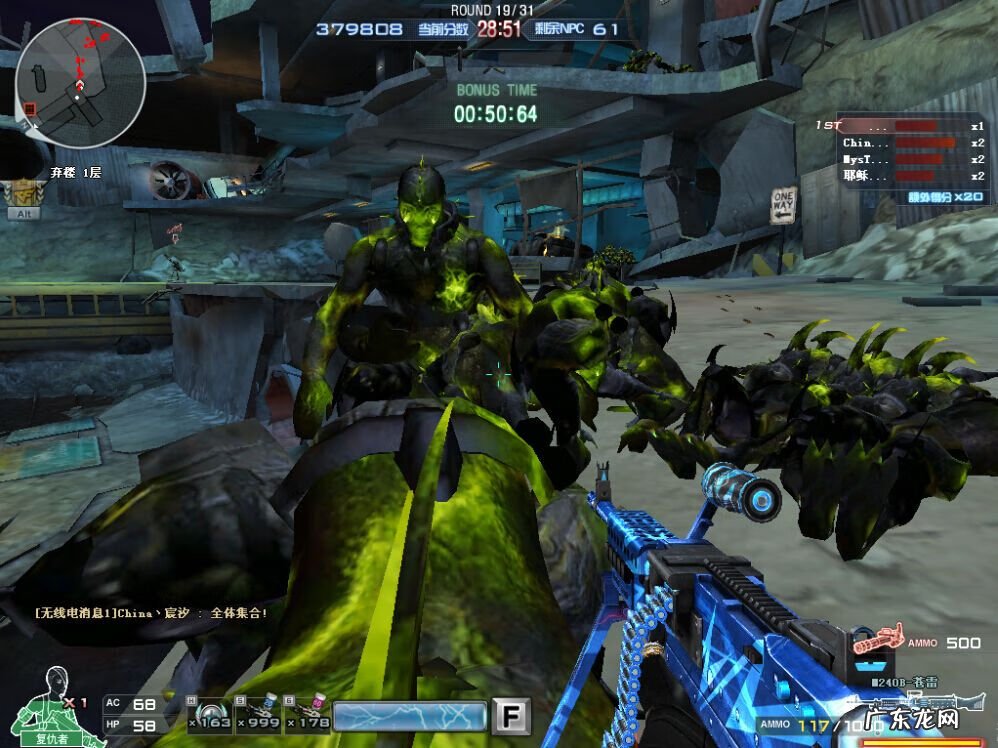Click the circular minimap
Screen dimensions: 998x748
pyautogui.click(x=80, y=82)
